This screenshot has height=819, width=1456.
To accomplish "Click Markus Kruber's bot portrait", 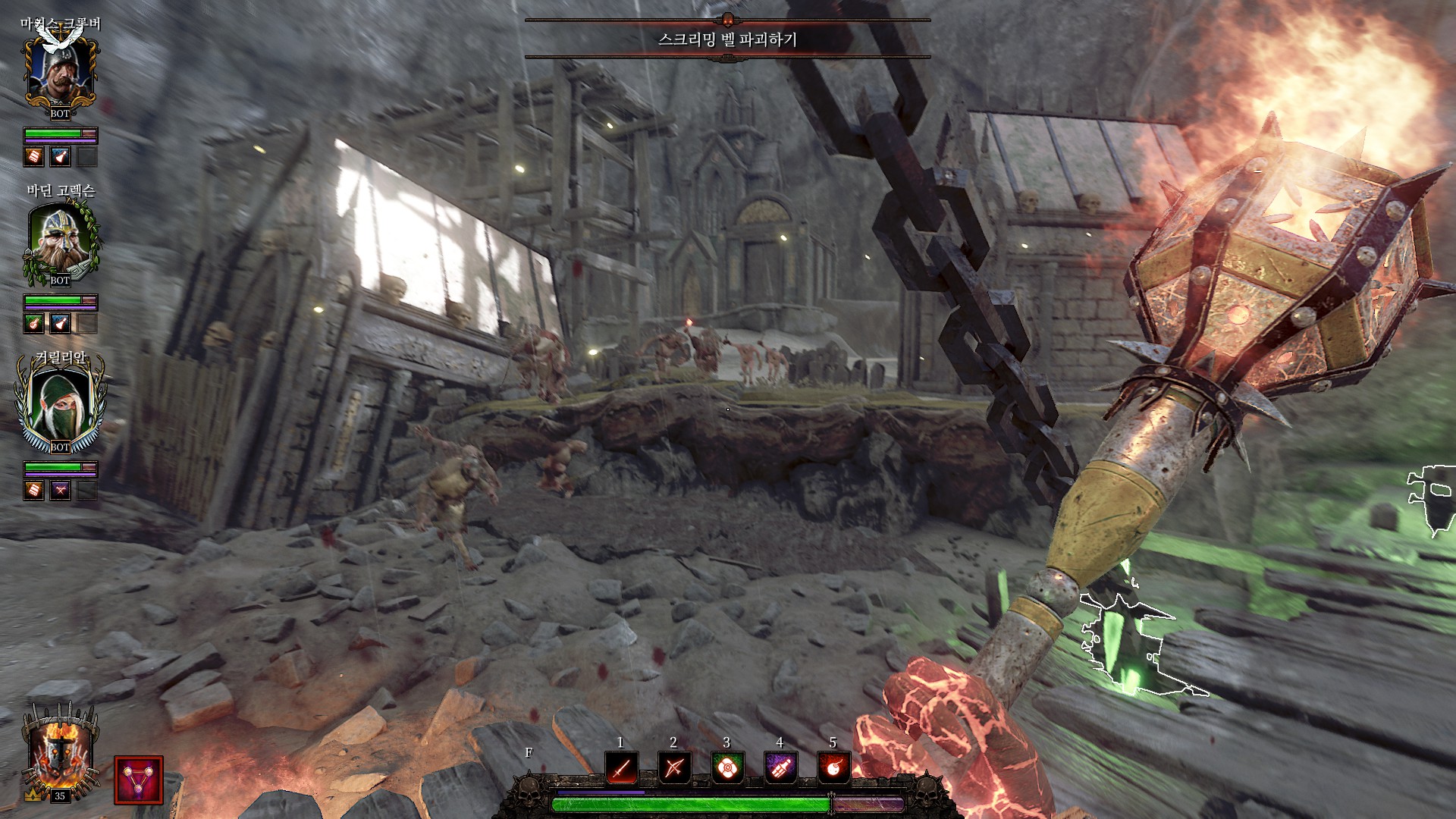I will tap(60, 74).
